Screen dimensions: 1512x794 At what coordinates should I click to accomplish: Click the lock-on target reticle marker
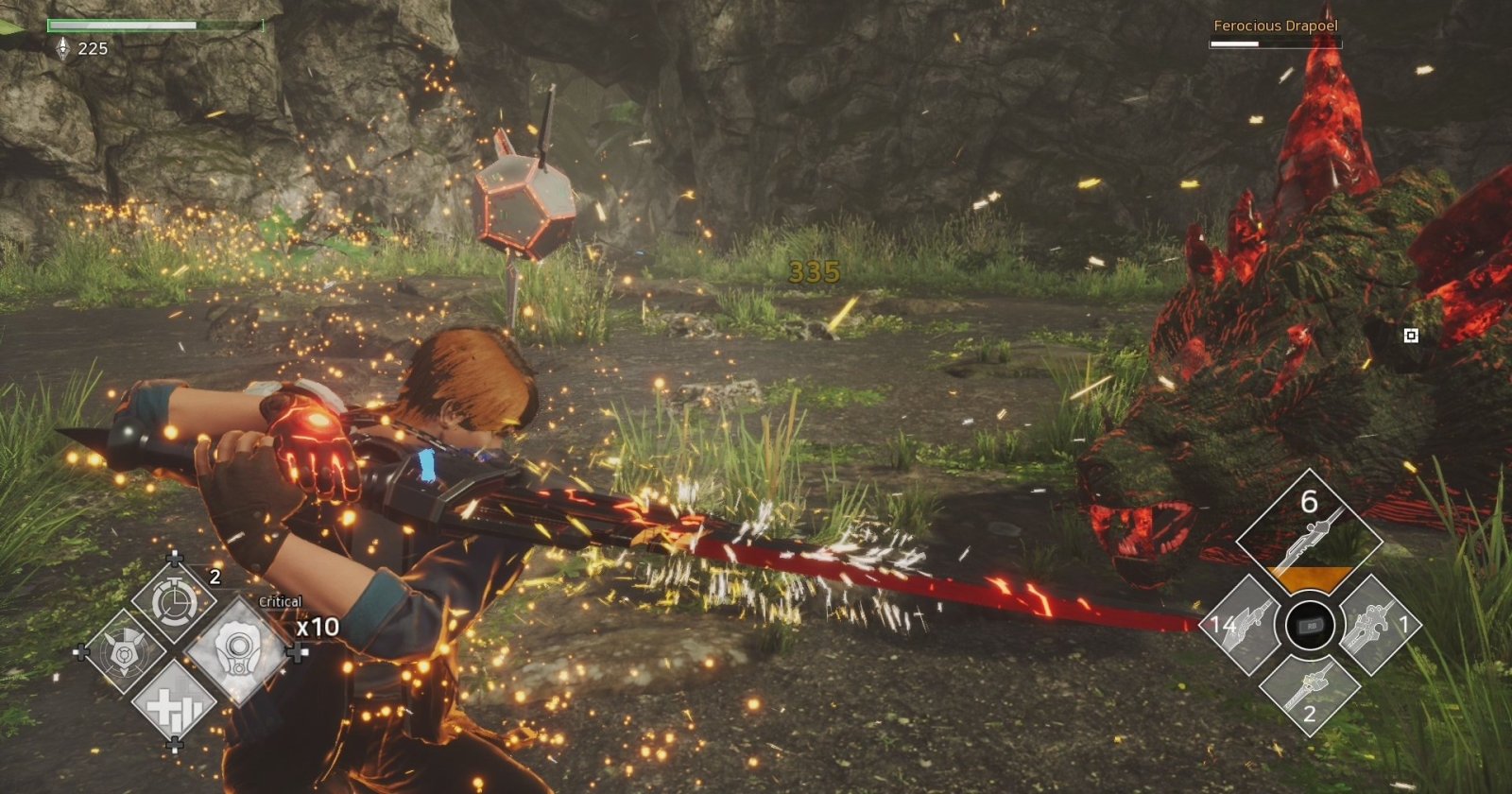1411,335
